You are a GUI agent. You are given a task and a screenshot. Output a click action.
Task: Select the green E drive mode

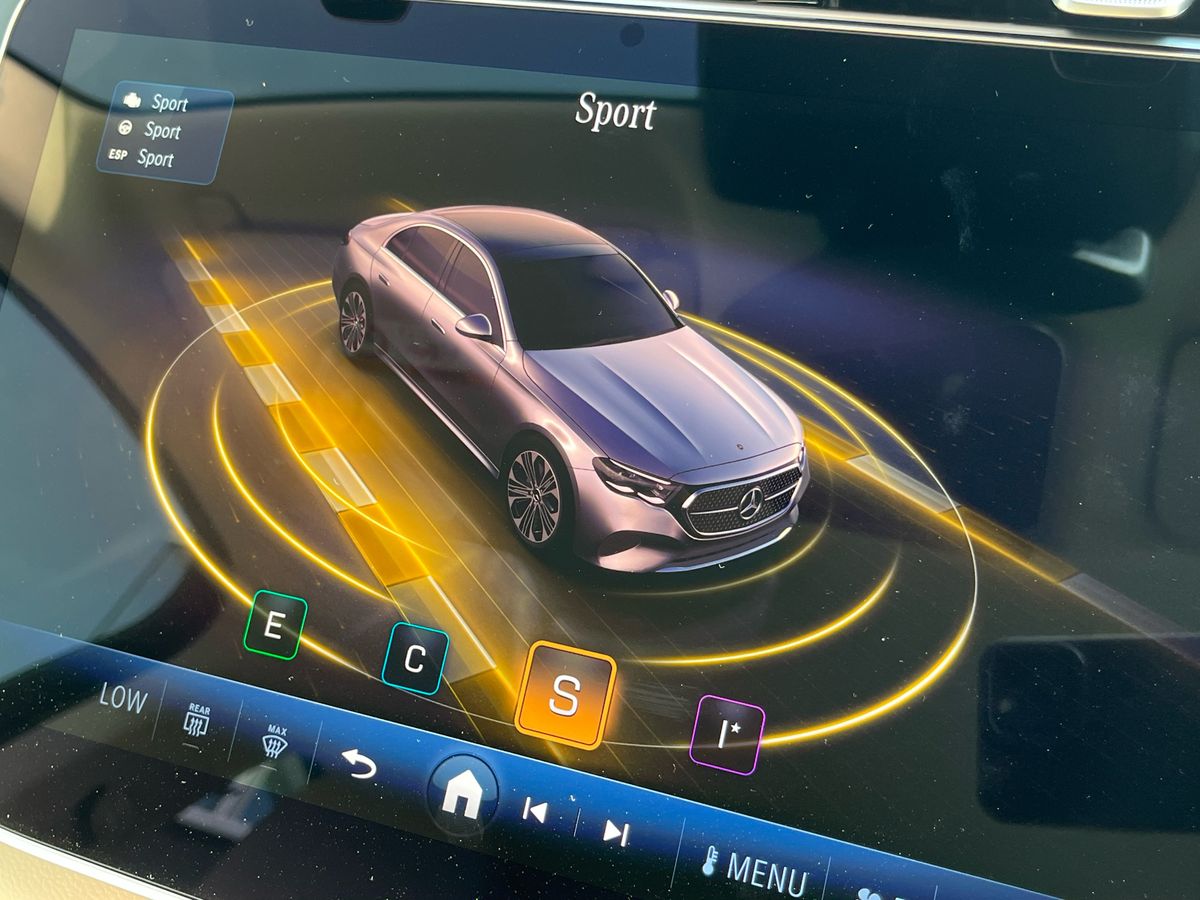point(274,625)
